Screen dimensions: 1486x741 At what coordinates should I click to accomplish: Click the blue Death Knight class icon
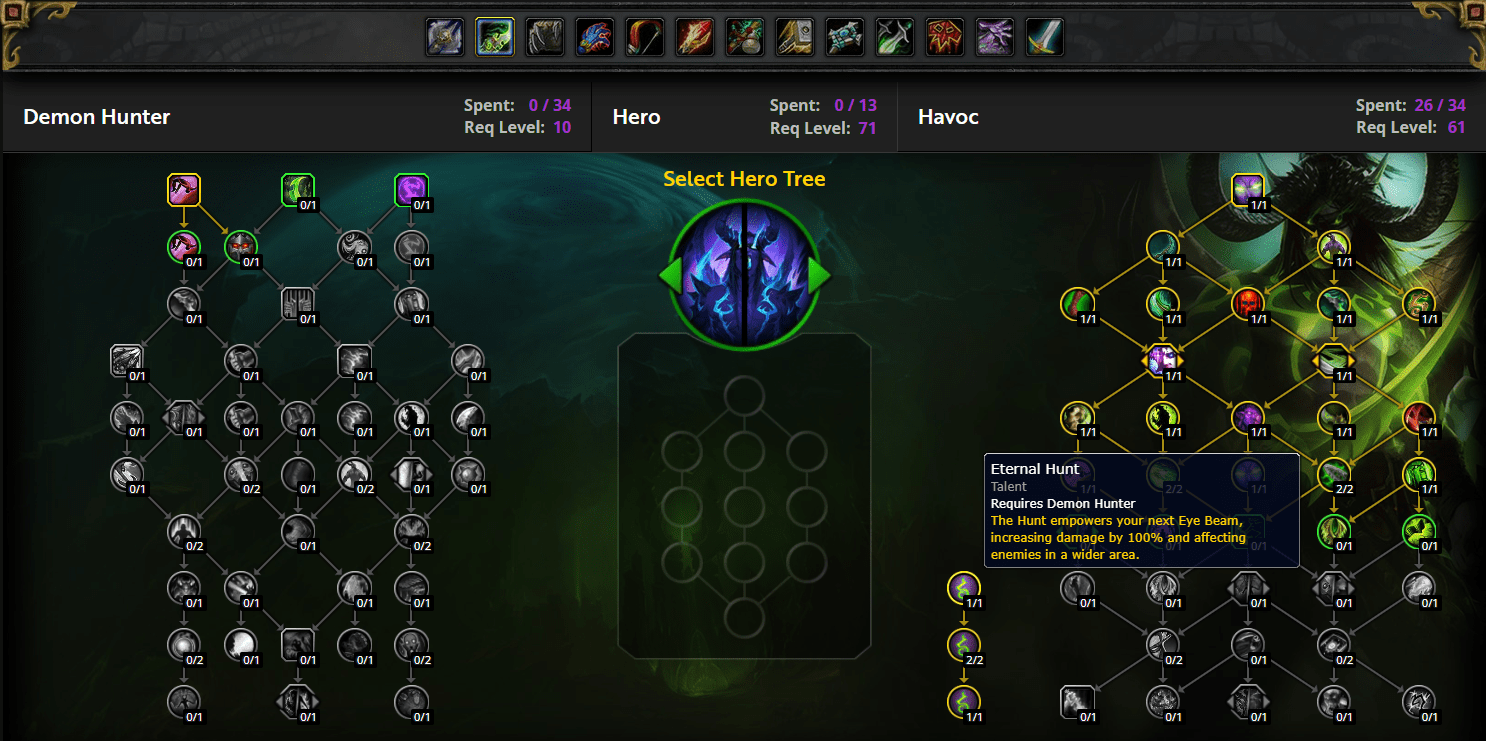point(444,36)
